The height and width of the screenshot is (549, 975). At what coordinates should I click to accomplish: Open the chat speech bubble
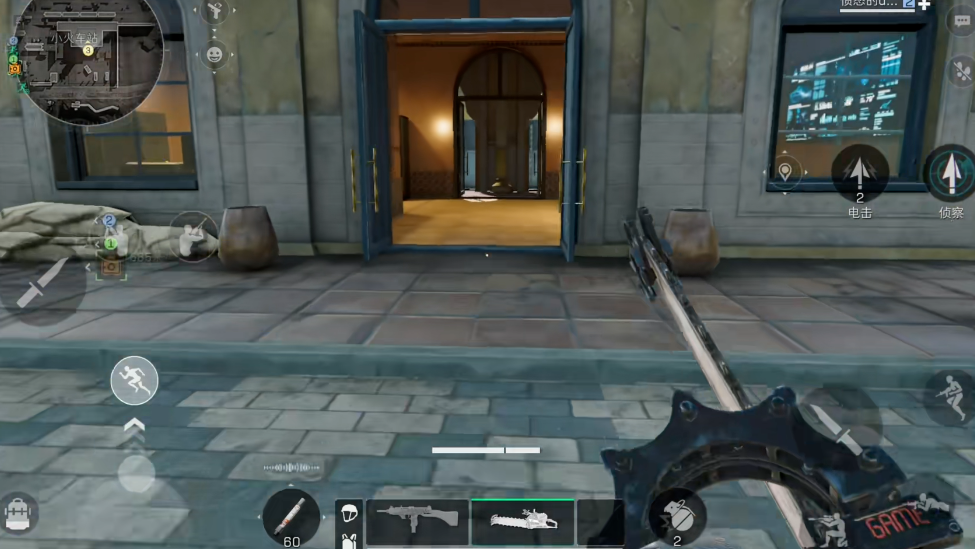click(961, 24)
